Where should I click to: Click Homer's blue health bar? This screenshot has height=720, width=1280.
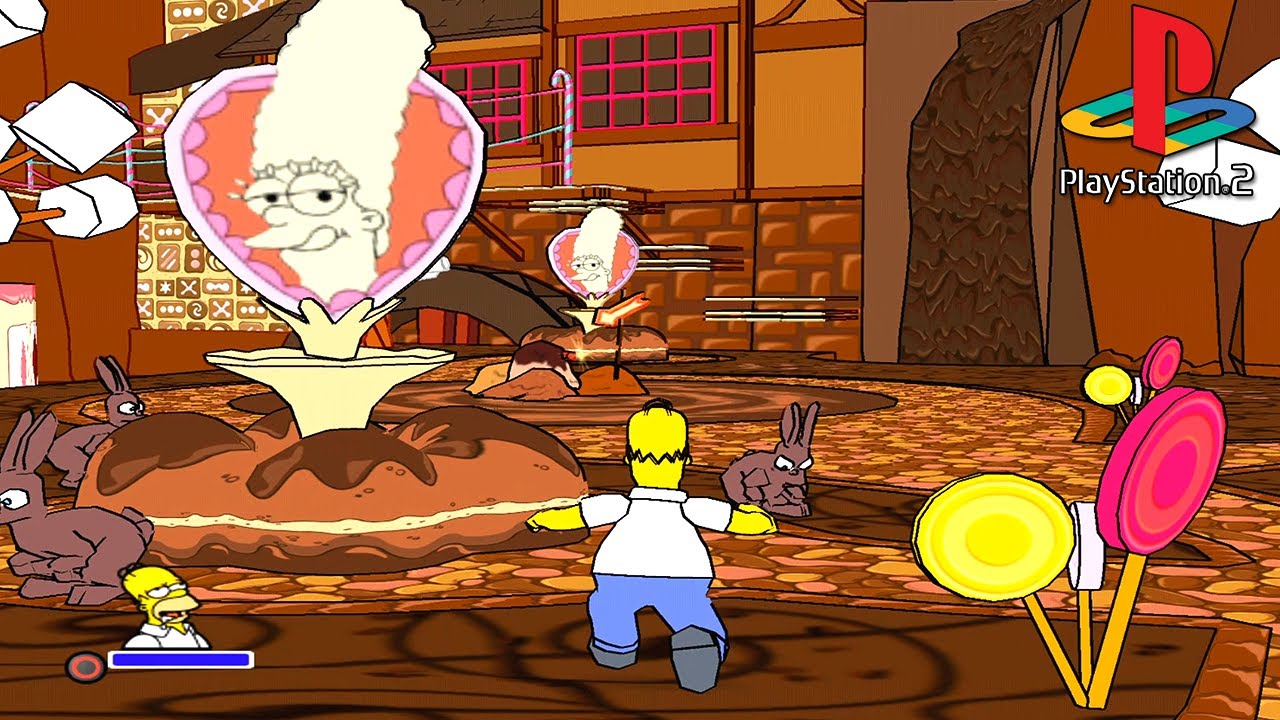point(180,658)
